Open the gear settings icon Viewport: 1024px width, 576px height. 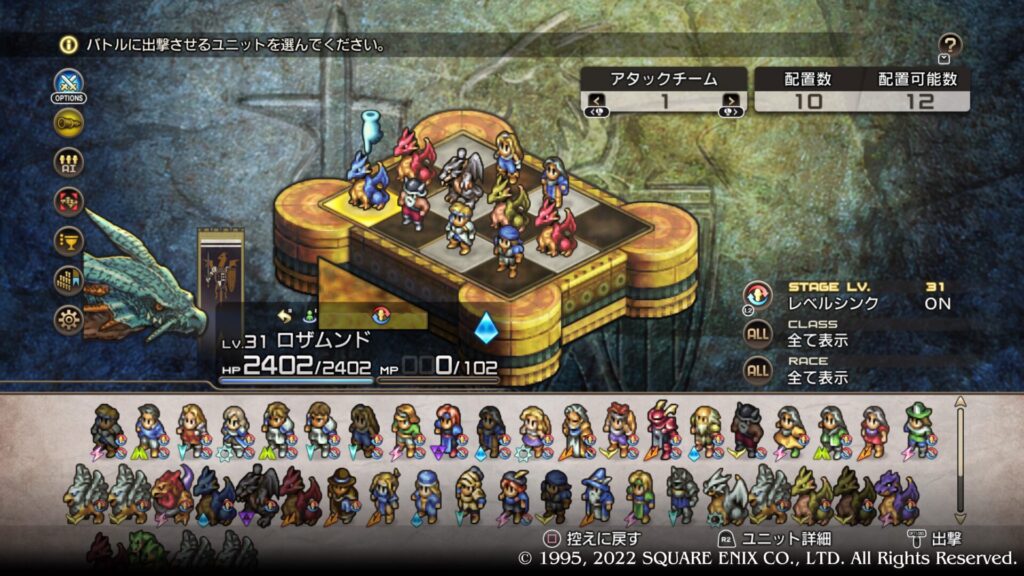click(69, 319)
